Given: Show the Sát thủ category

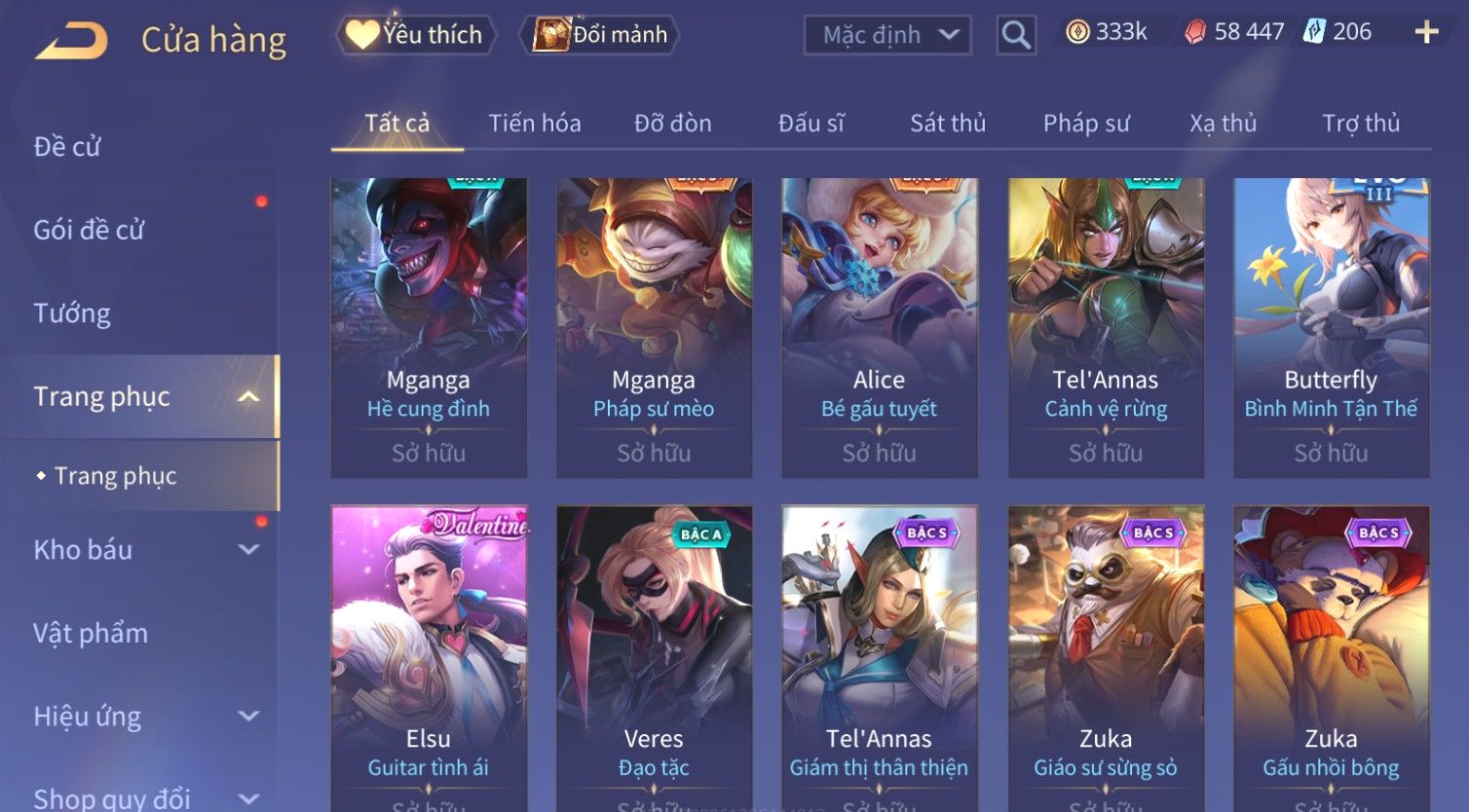Looking at the screenshot, I should (x=948, y=124).
